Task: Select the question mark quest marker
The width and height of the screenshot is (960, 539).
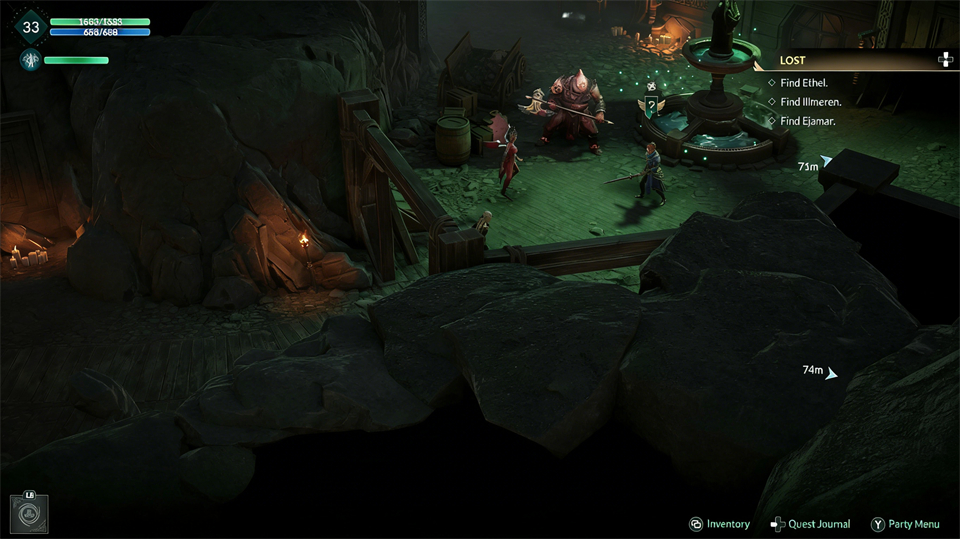Action: [x=651, y=104]
